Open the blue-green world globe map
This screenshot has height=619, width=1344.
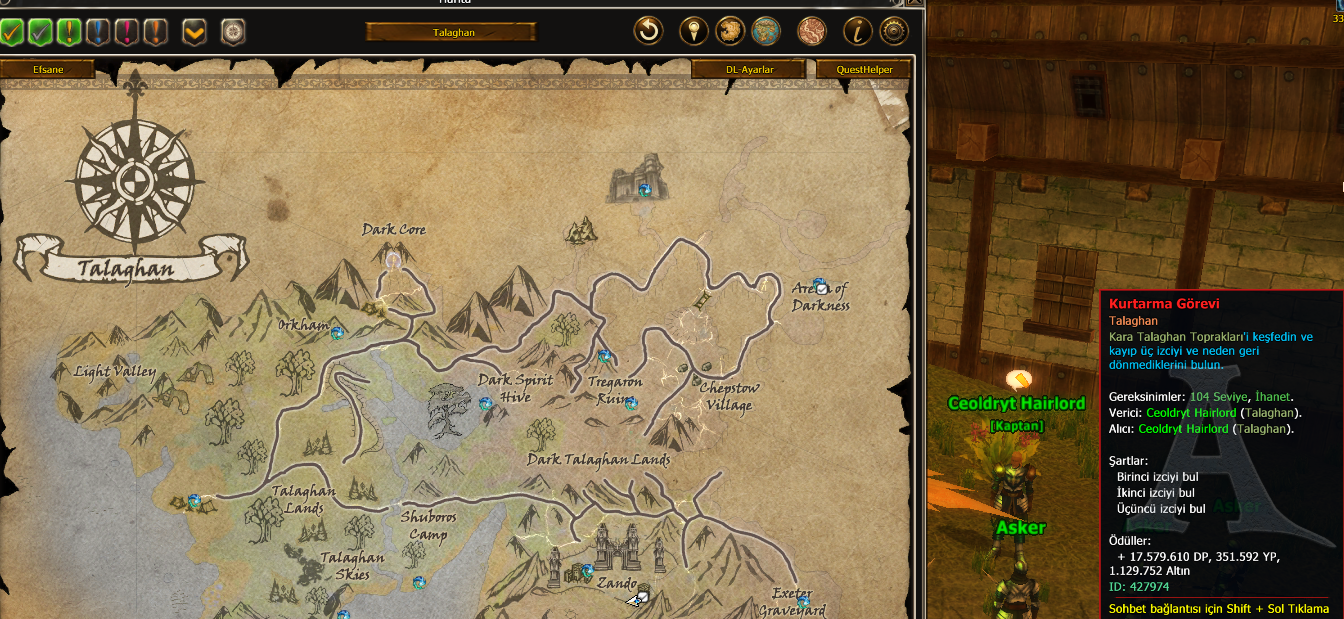pos(766,31)
